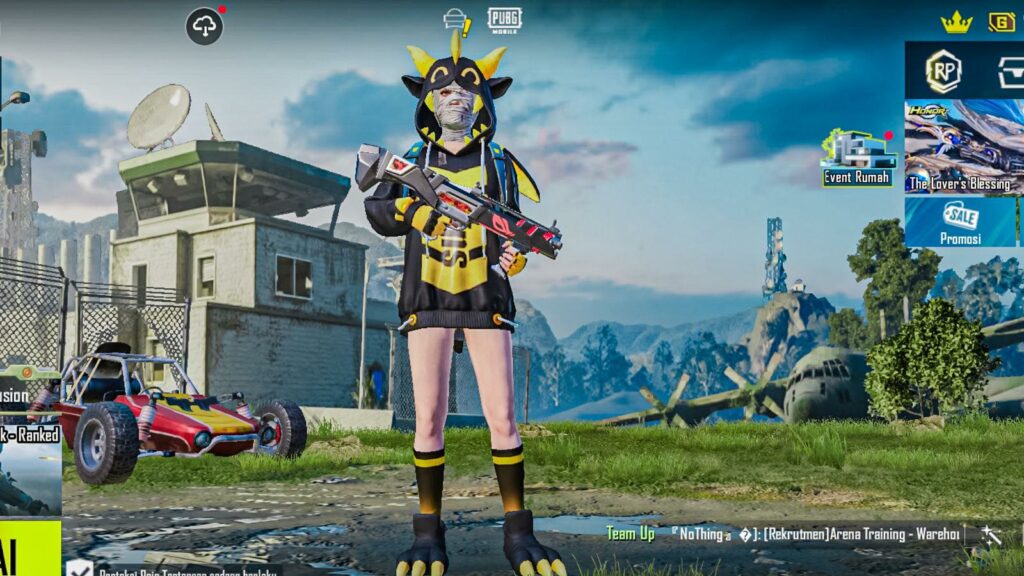Open the shop cart alert icon
The image size is (1024, 576).
[x=457, y=21]
